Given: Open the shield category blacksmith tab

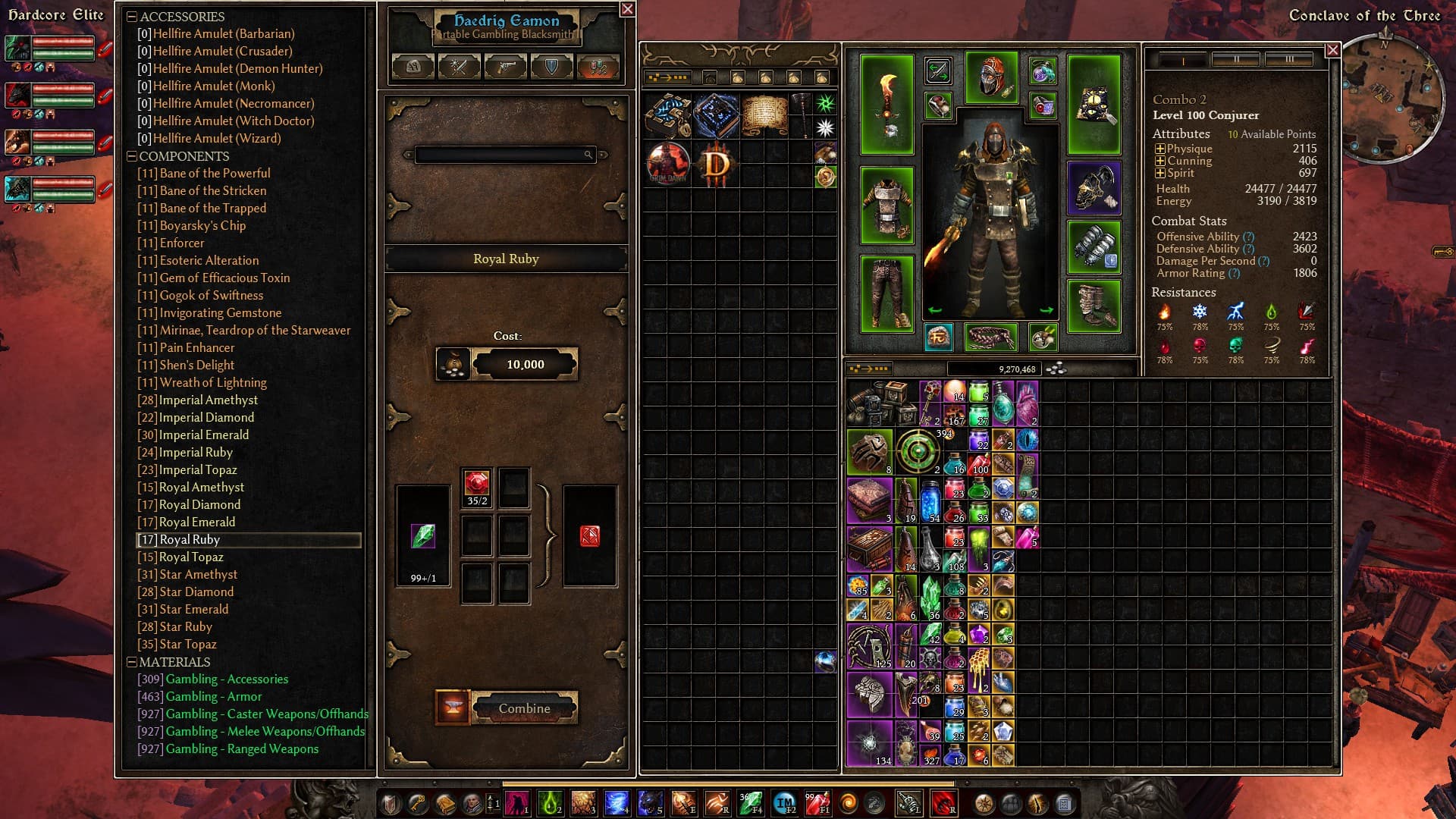Looking at the screenshot, I should (x=551, y=67).
